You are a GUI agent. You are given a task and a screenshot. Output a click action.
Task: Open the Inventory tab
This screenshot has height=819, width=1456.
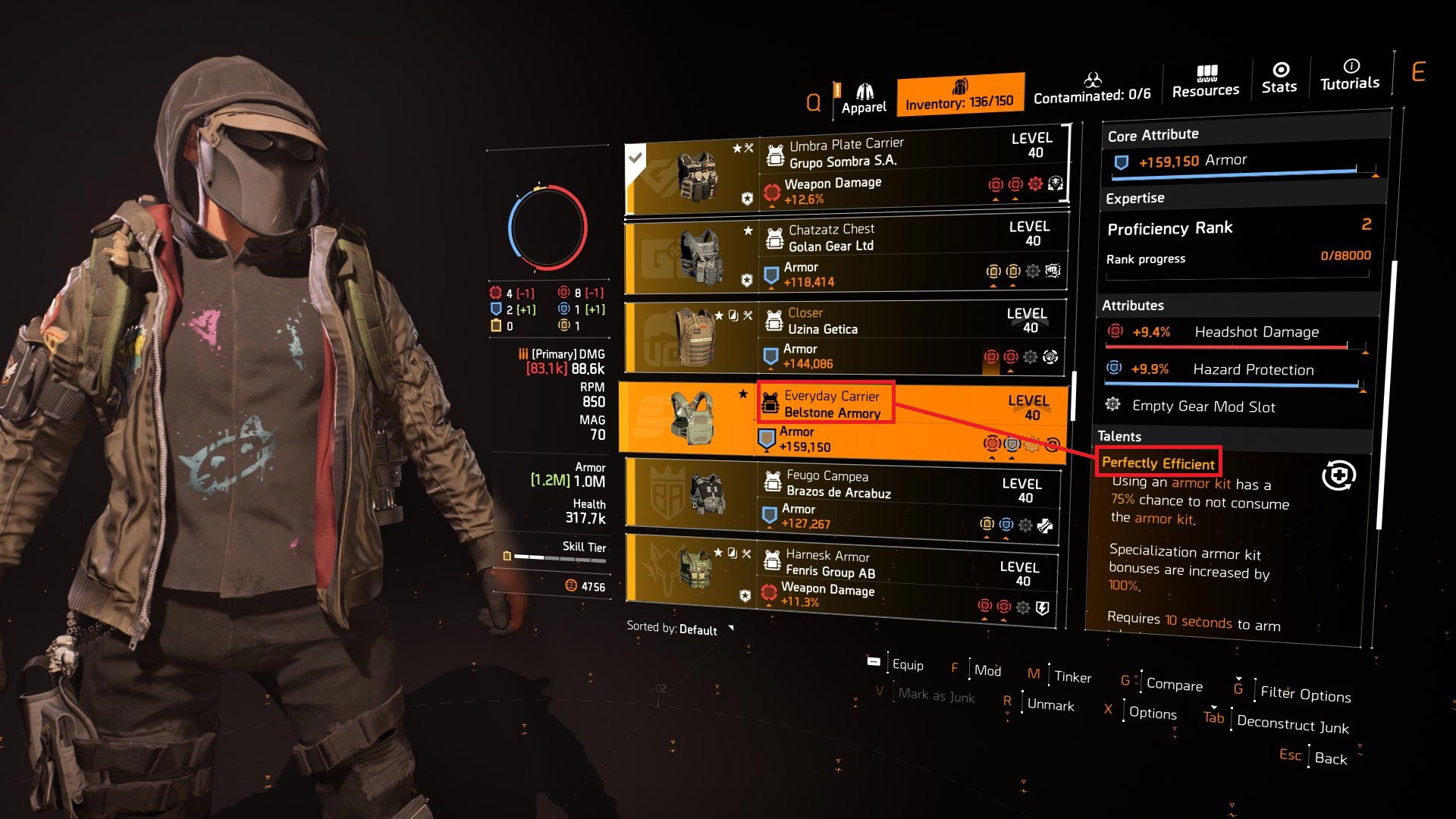(959, 95)
